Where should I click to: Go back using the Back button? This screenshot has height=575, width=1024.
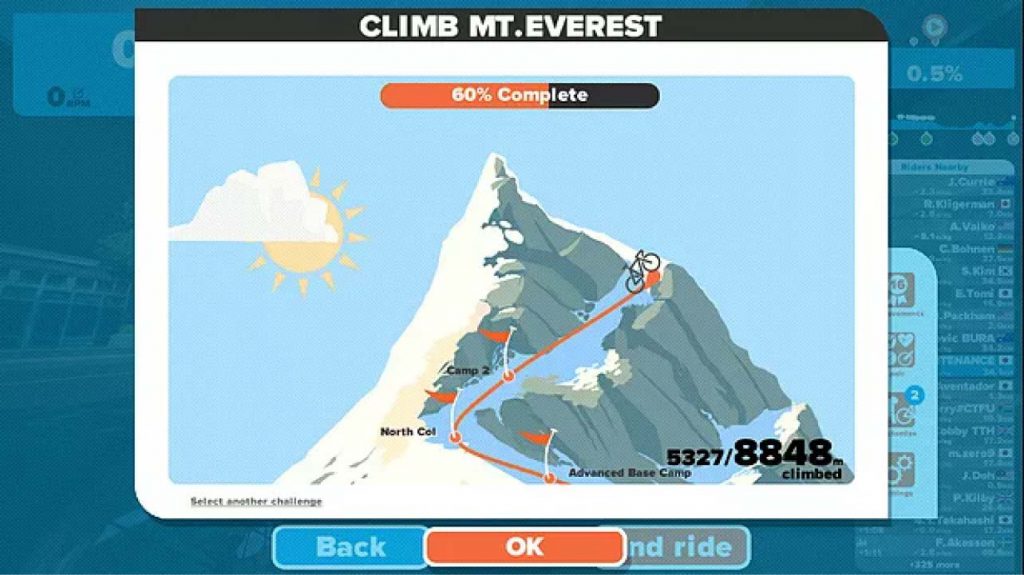tap(351, 547)
